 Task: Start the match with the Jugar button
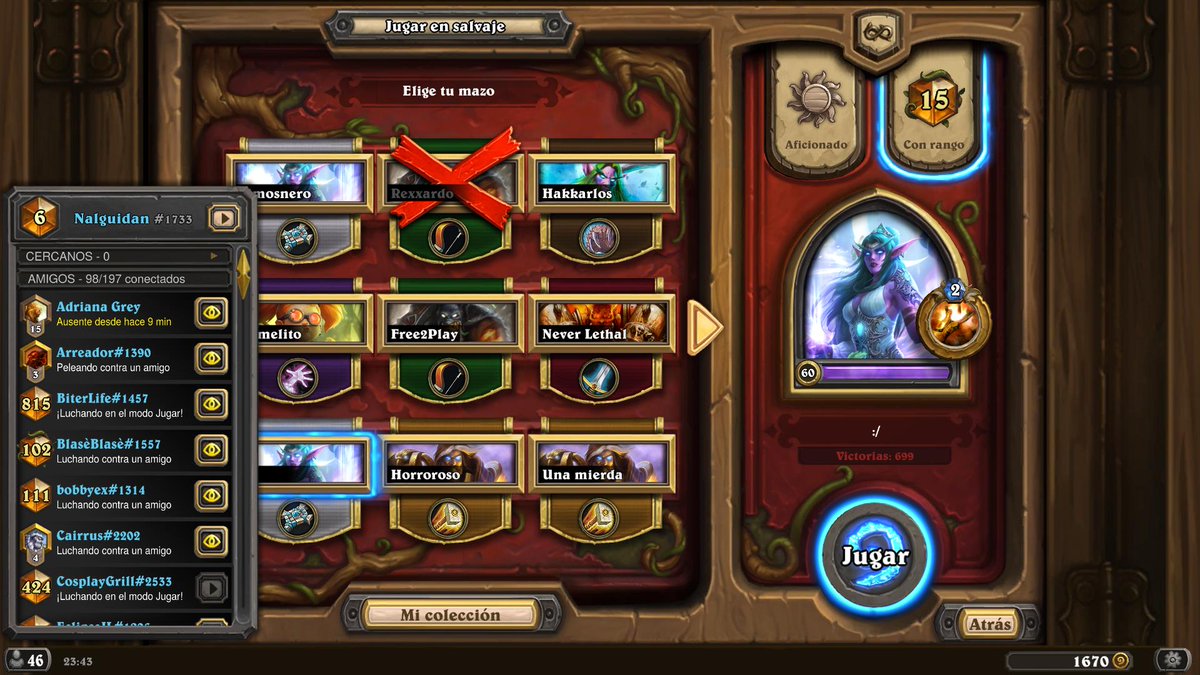pyautogui.click(x=875, y=556)
